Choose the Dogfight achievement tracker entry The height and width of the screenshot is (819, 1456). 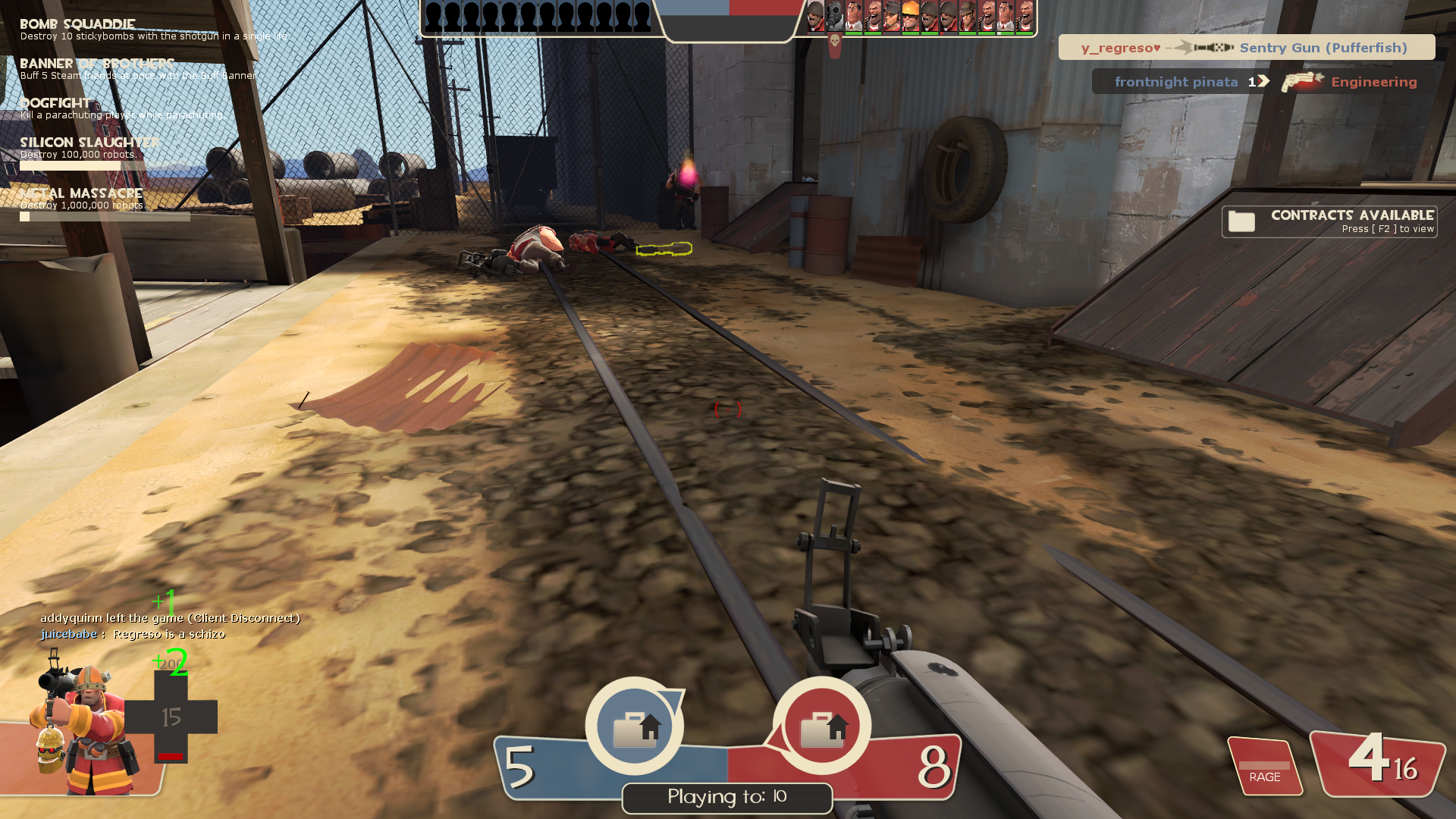click(121, 108)
